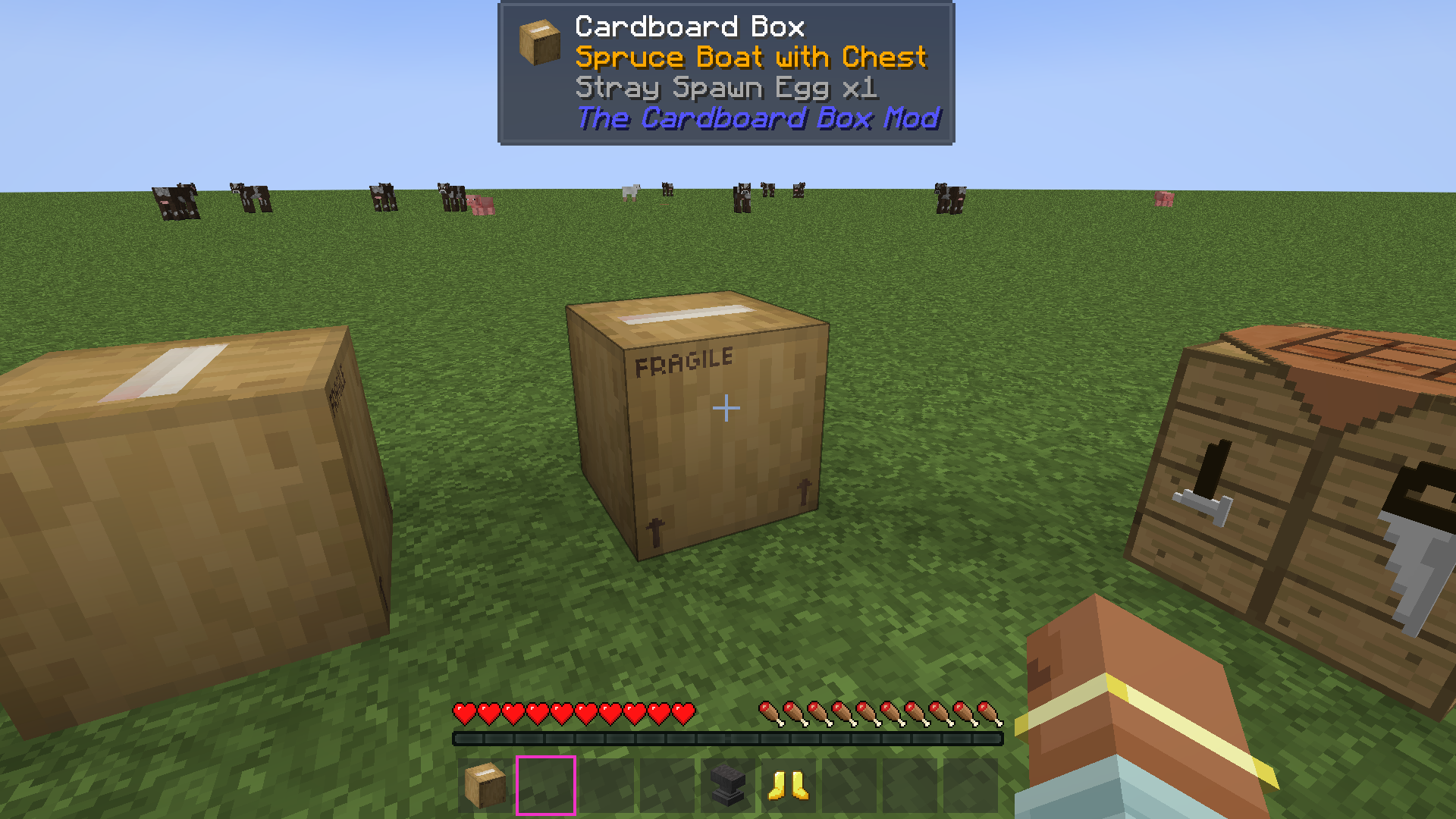Select the golden boots in the hotbar
This screenshot has width=1456, height=819.
pos(789,785)
